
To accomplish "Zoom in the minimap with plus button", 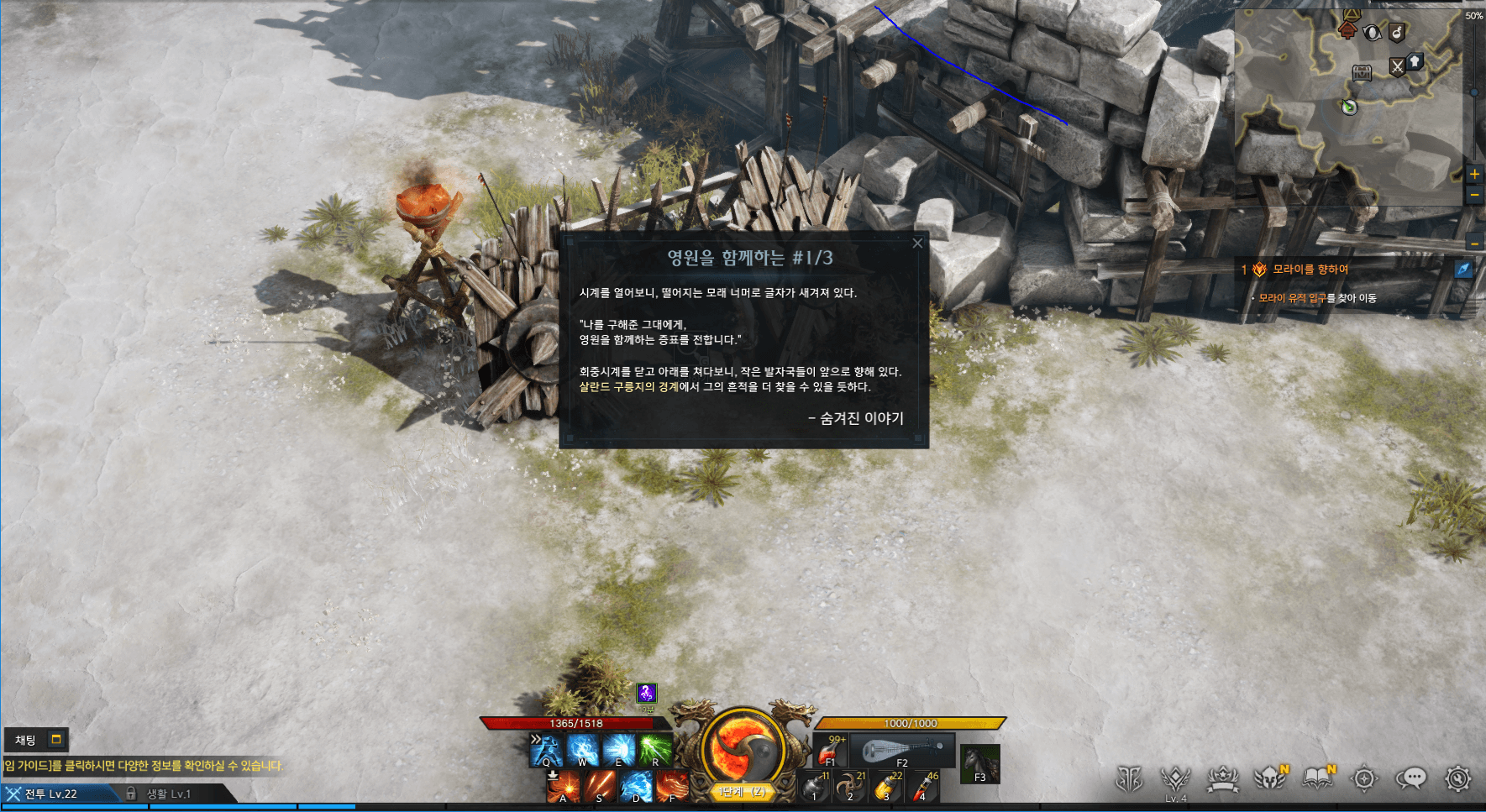I will (x=1474, y=175).
